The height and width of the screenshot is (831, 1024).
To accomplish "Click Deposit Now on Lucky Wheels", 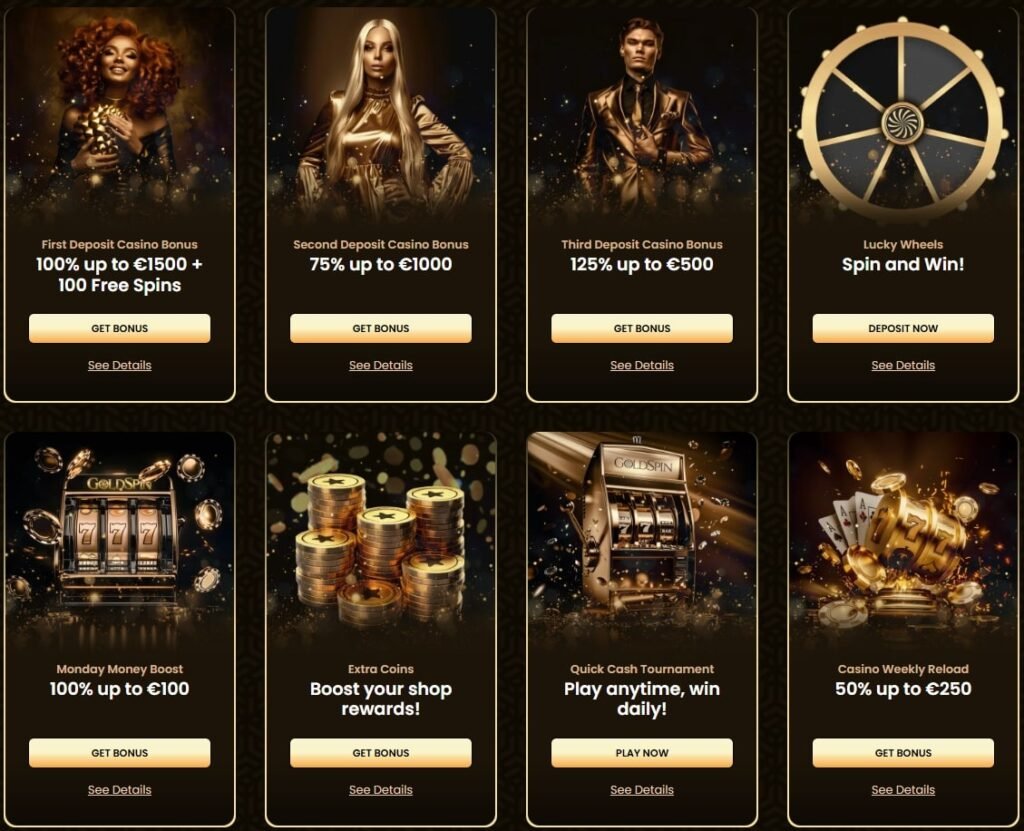I will pyautogui.click(x=902, y=328).
